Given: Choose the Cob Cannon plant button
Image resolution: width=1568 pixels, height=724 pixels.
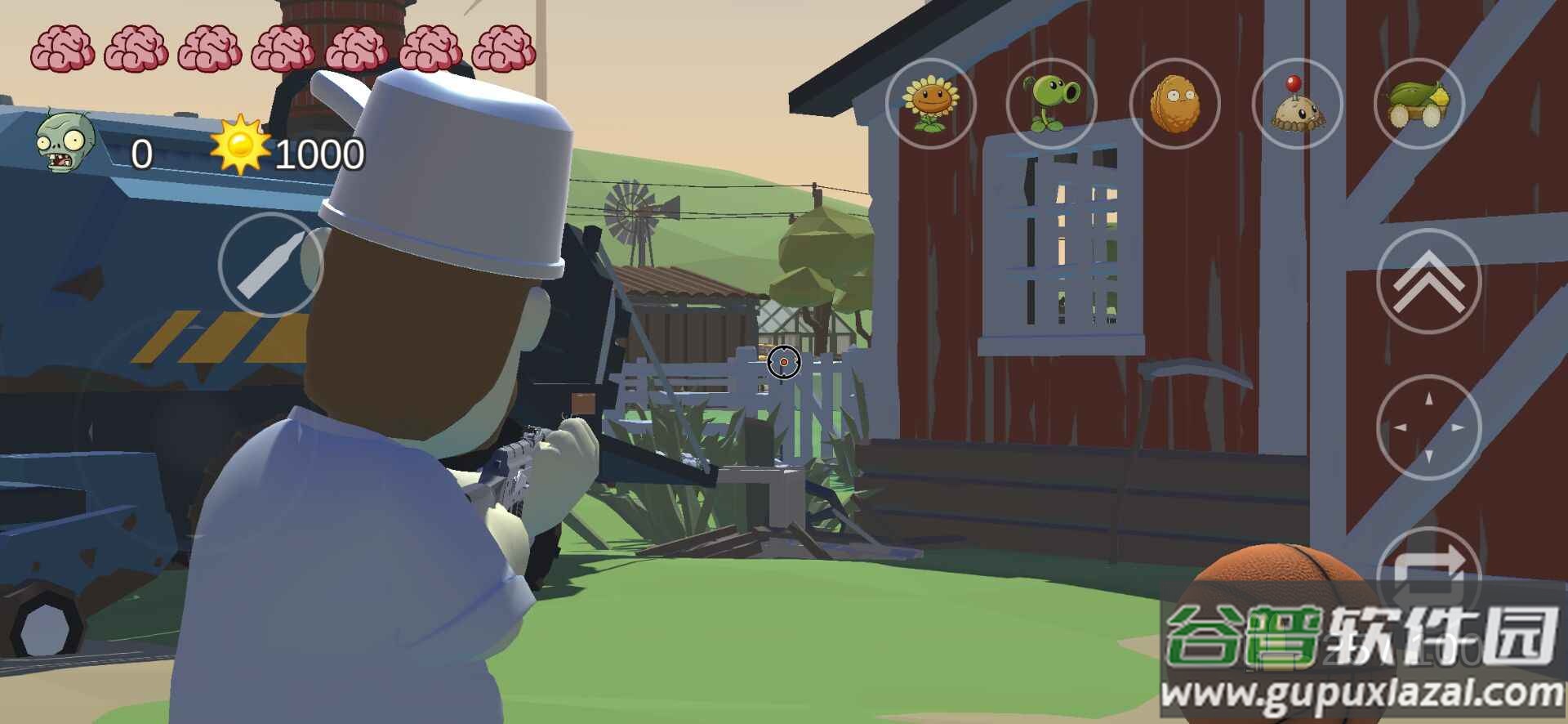Looking at the screenshot, I should 1419,104.
